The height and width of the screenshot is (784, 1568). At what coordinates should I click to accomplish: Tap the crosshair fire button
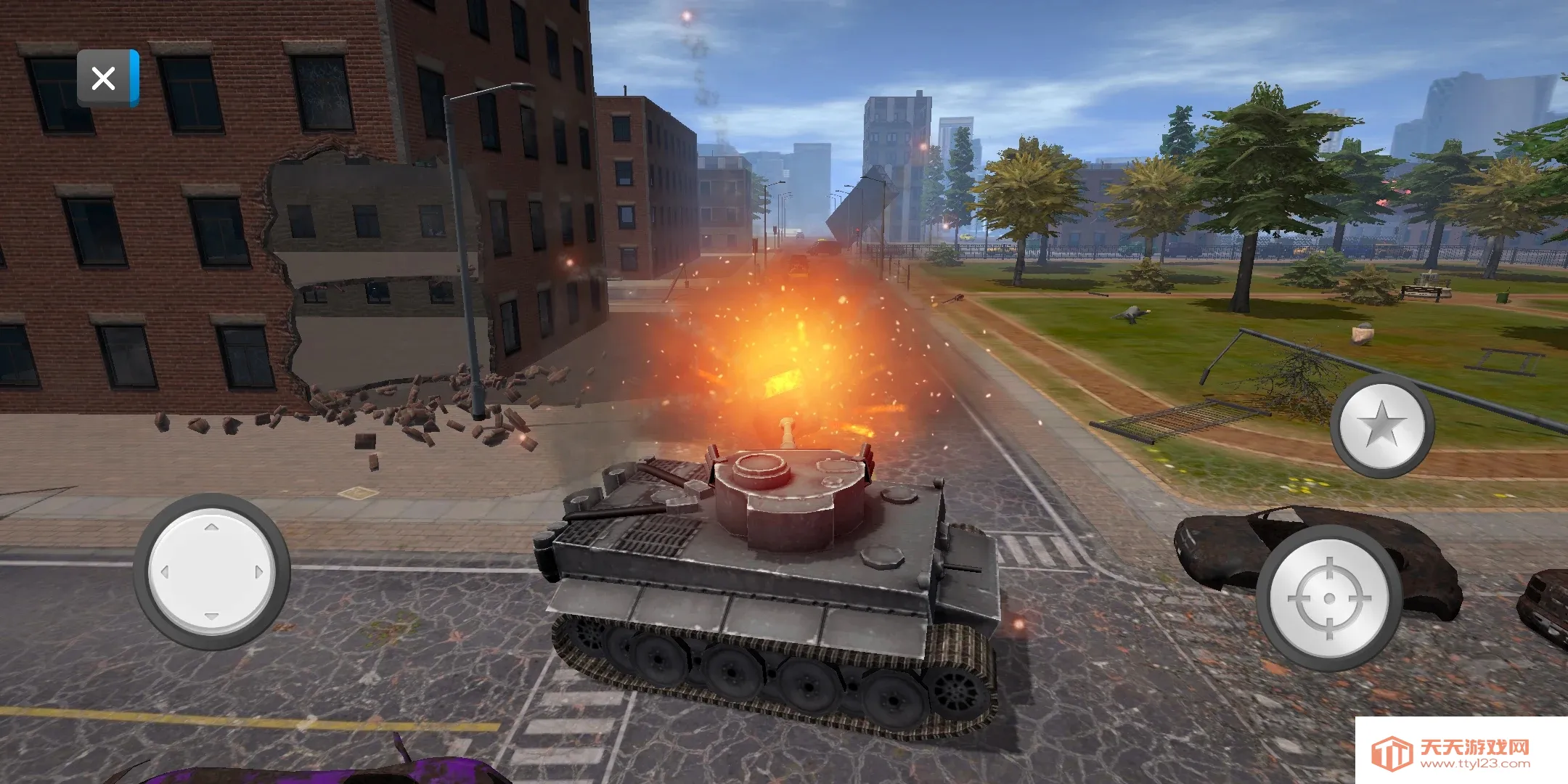(x=1329, y=598)
